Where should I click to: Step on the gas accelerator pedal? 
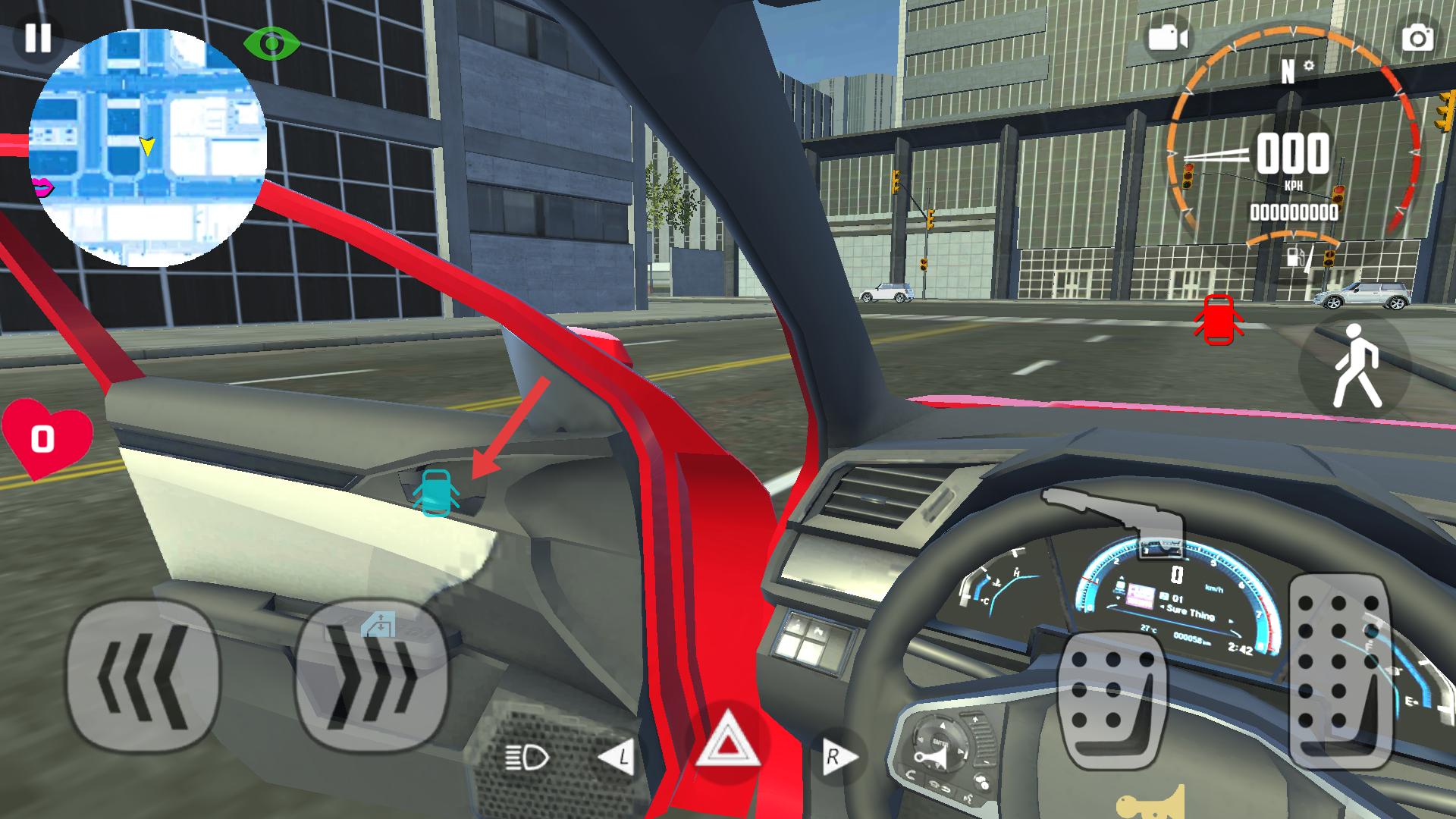(1338, 670)
